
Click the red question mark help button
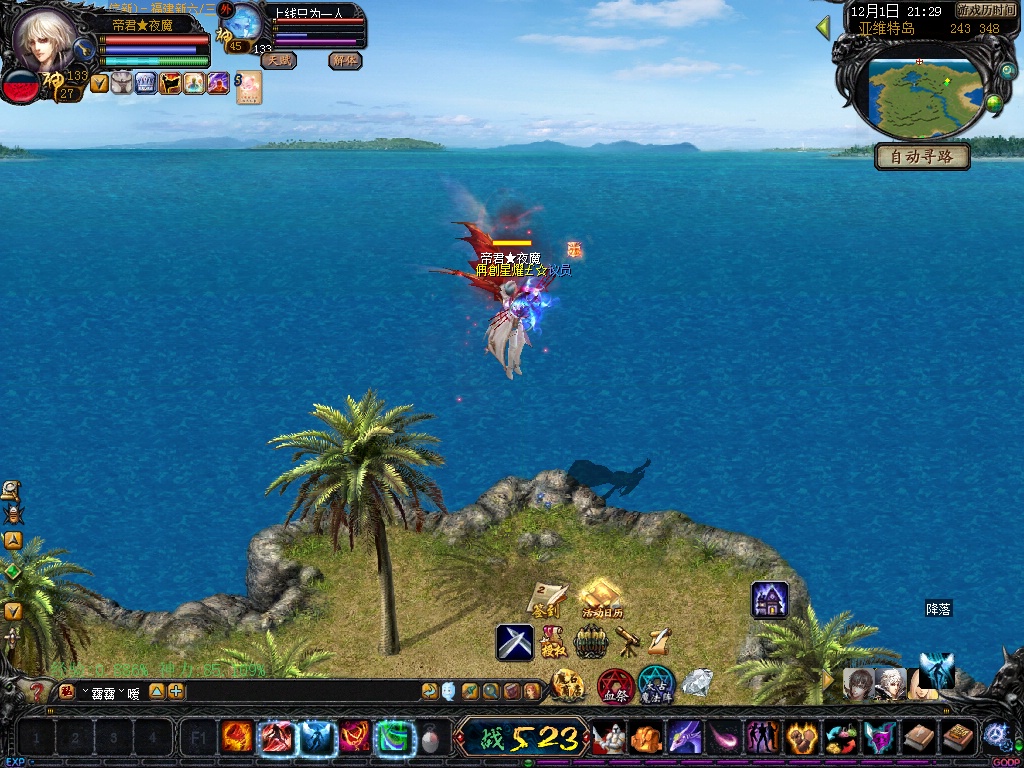(x=37, y=691)
